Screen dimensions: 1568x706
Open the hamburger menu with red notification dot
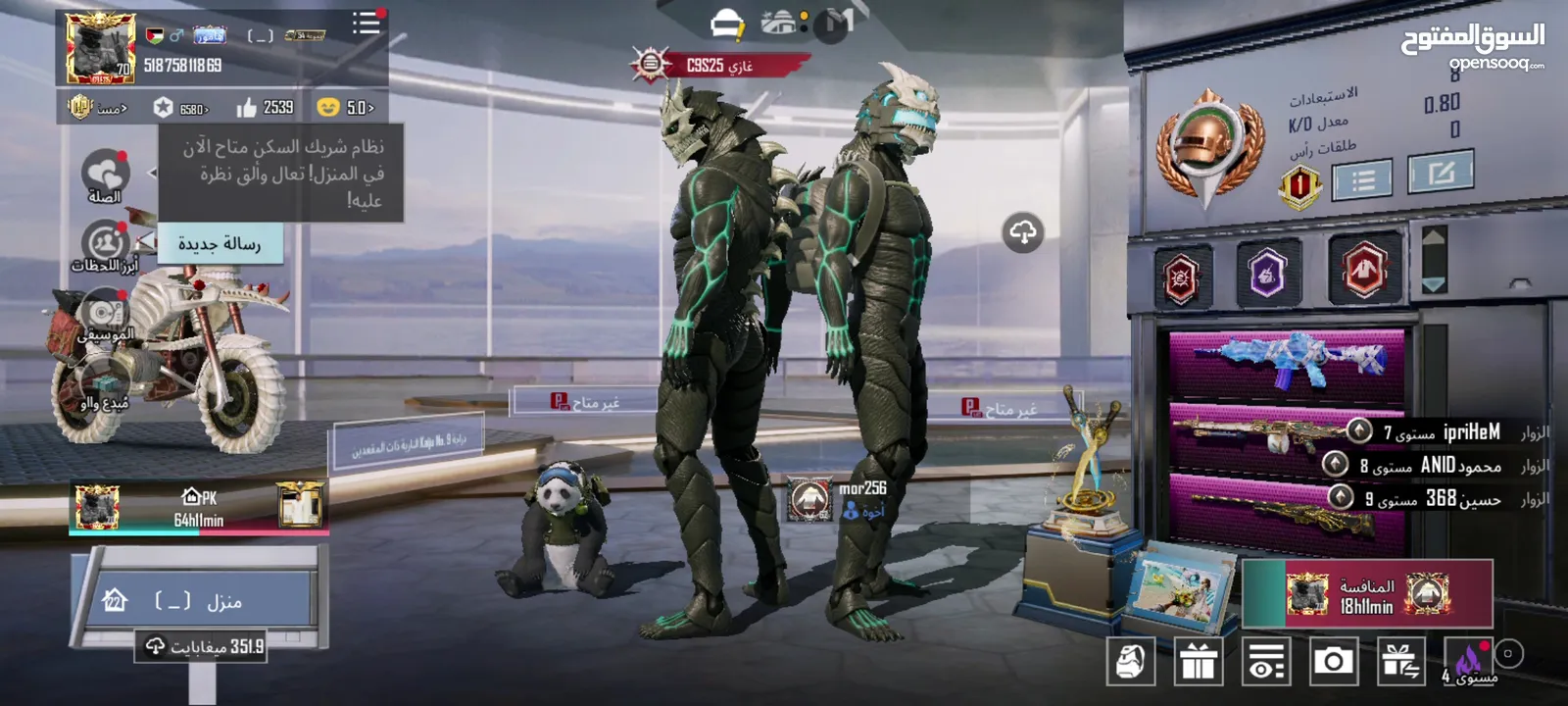367,24
